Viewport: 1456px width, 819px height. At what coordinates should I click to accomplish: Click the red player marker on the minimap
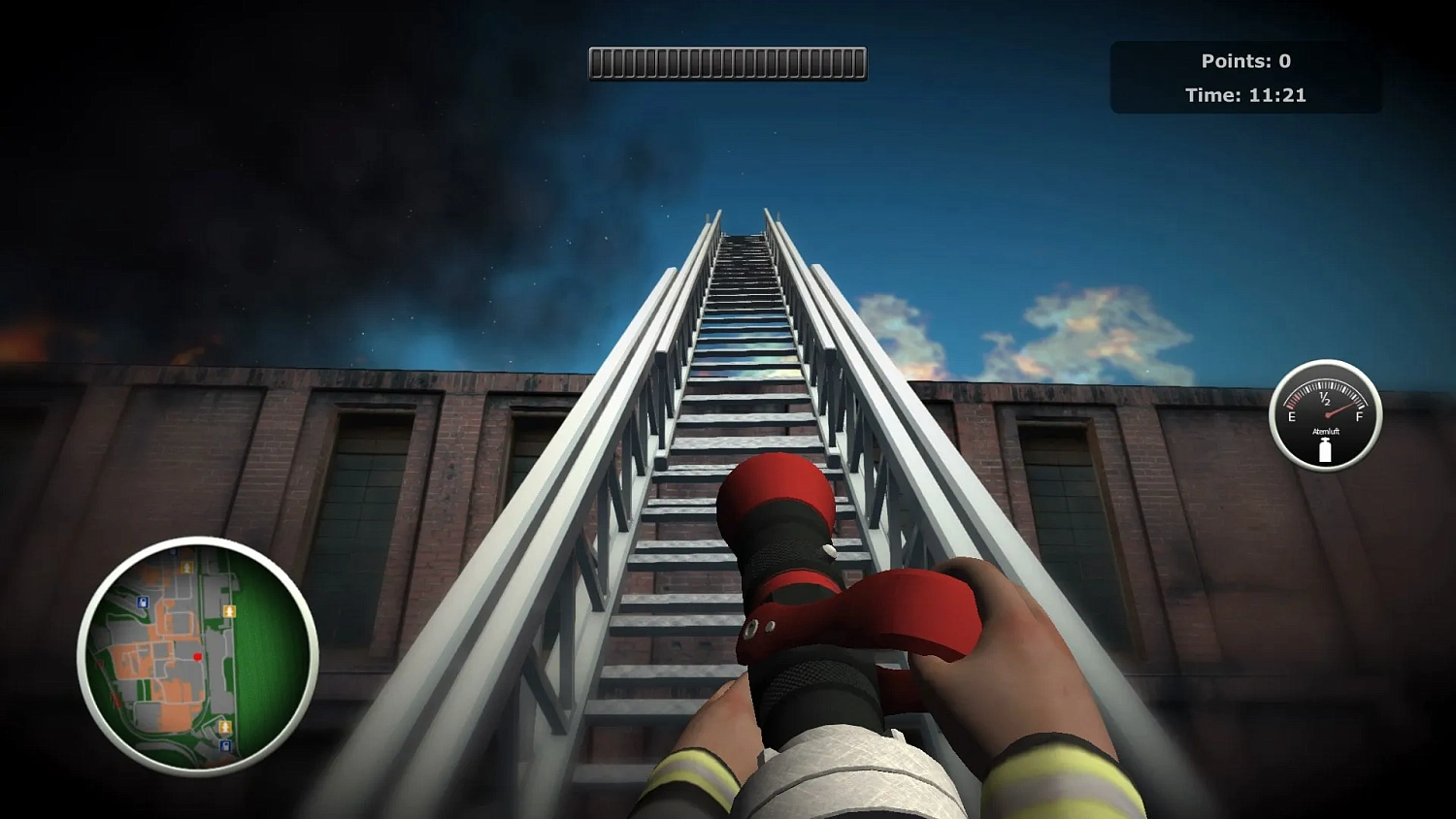coord(197,656)
